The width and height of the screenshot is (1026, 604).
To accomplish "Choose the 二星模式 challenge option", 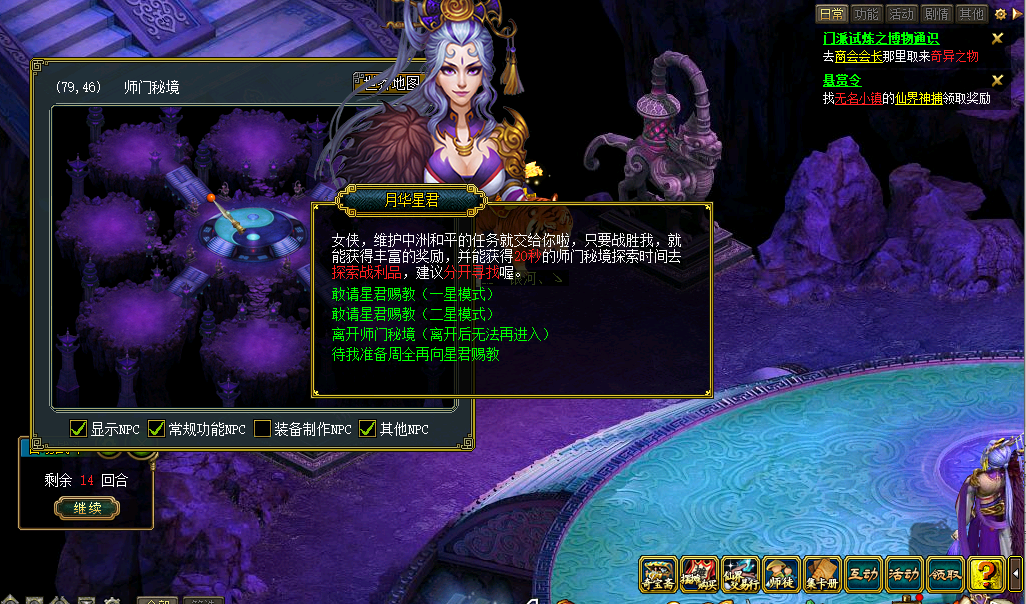I will [x=412, y=314].
